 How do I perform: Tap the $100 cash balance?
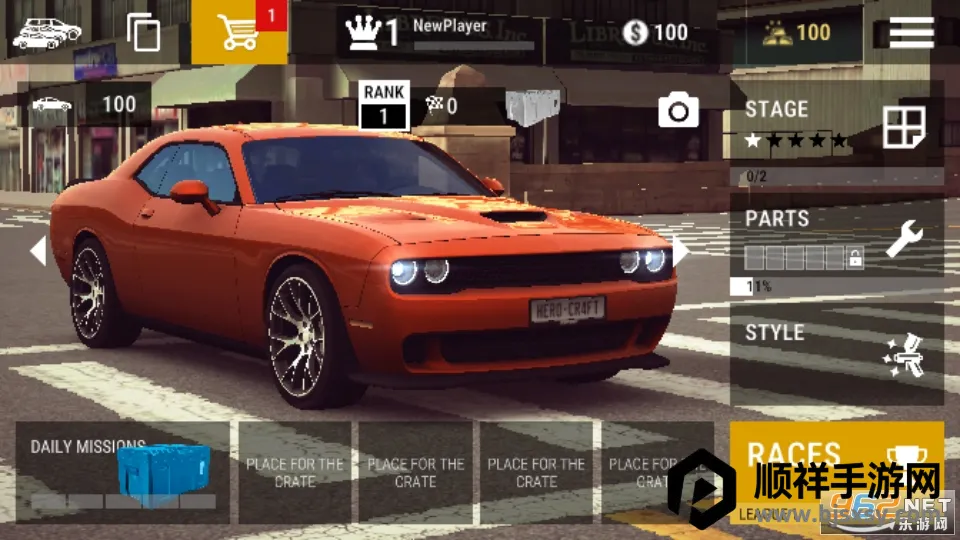656,32
